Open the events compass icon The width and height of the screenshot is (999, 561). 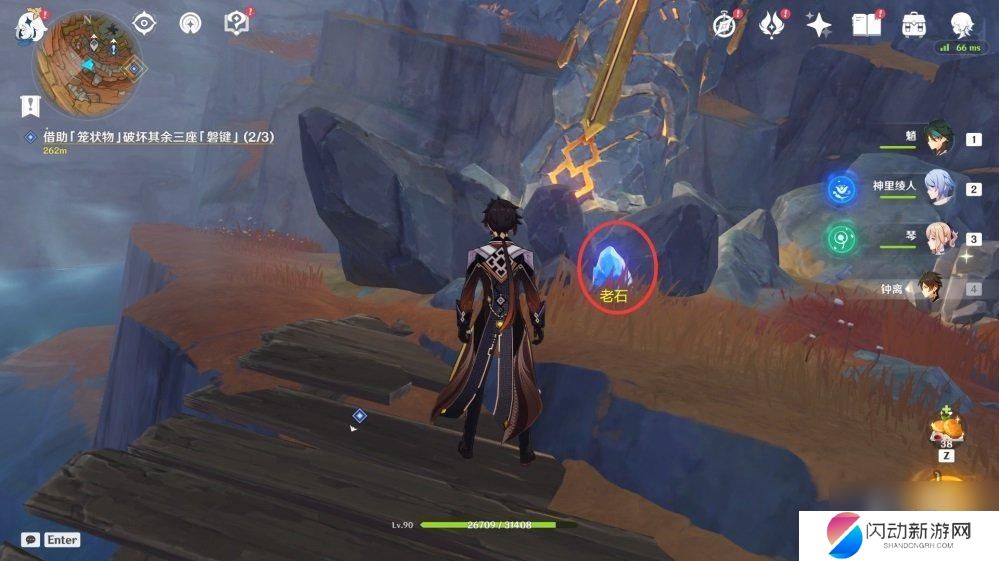coord(725,25)
